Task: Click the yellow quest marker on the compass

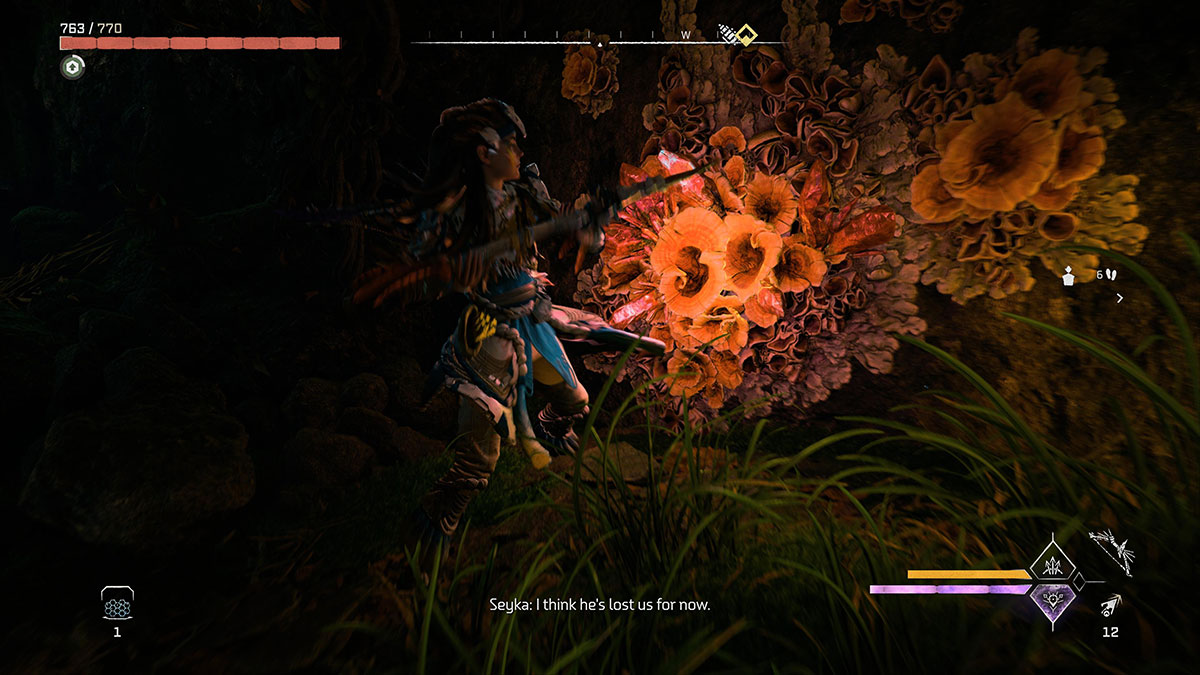Action: click(745, 35)
